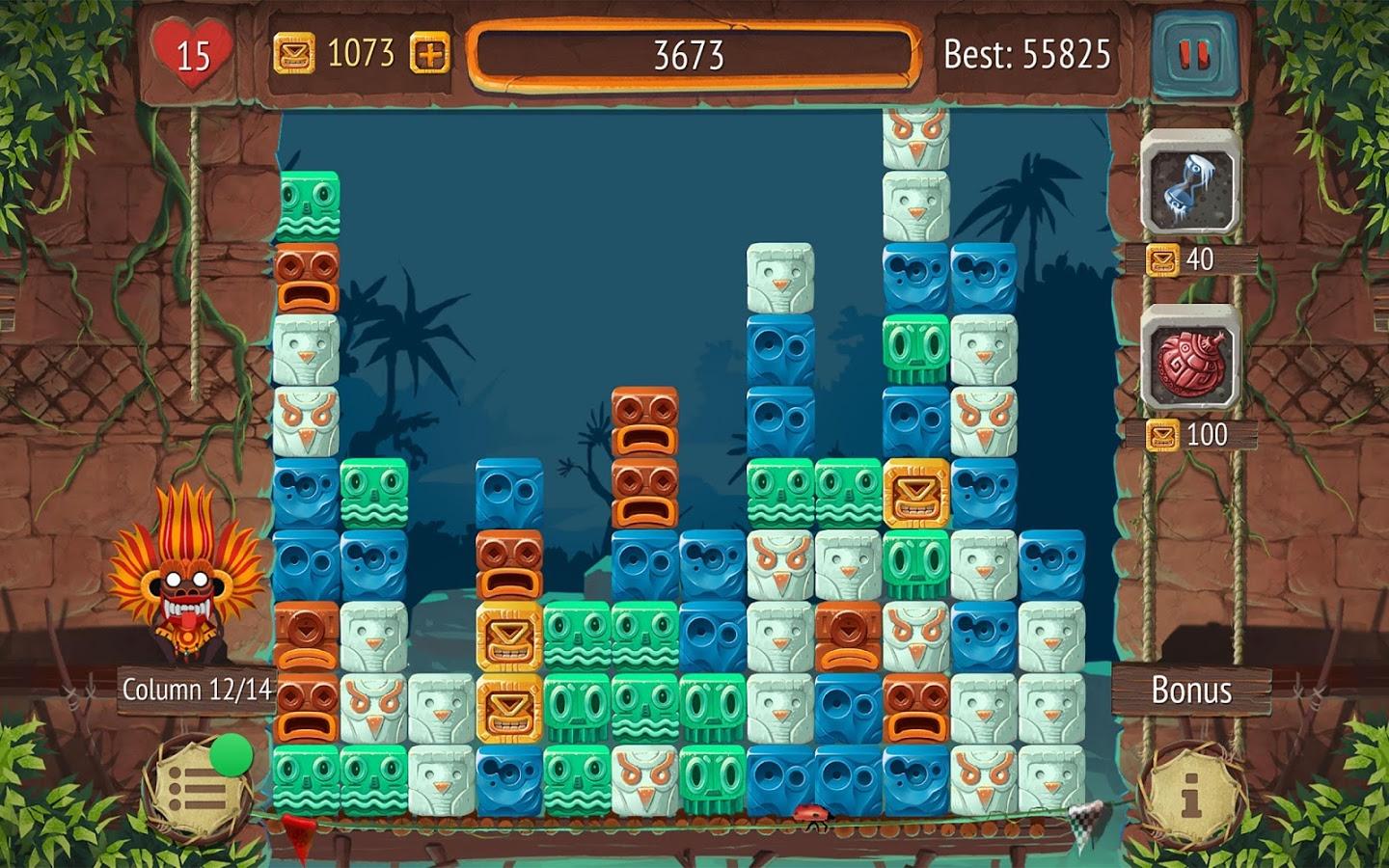Tap the green block topping the leftmost column
Image resolution: width=1389 pixels, height=868 pixels.
click(x=309, y=206)
